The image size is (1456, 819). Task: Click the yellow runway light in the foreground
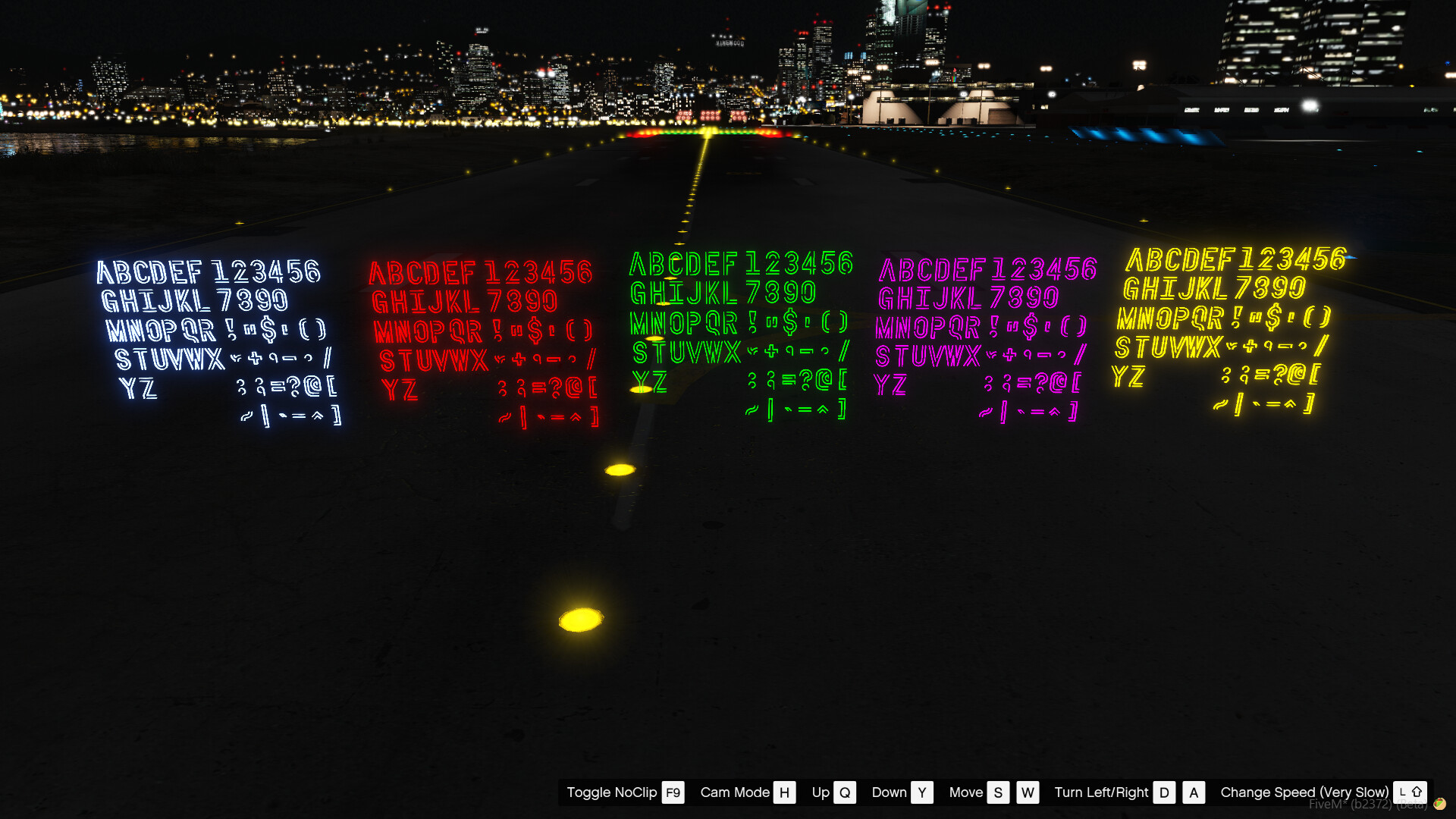tap(582, 618)
